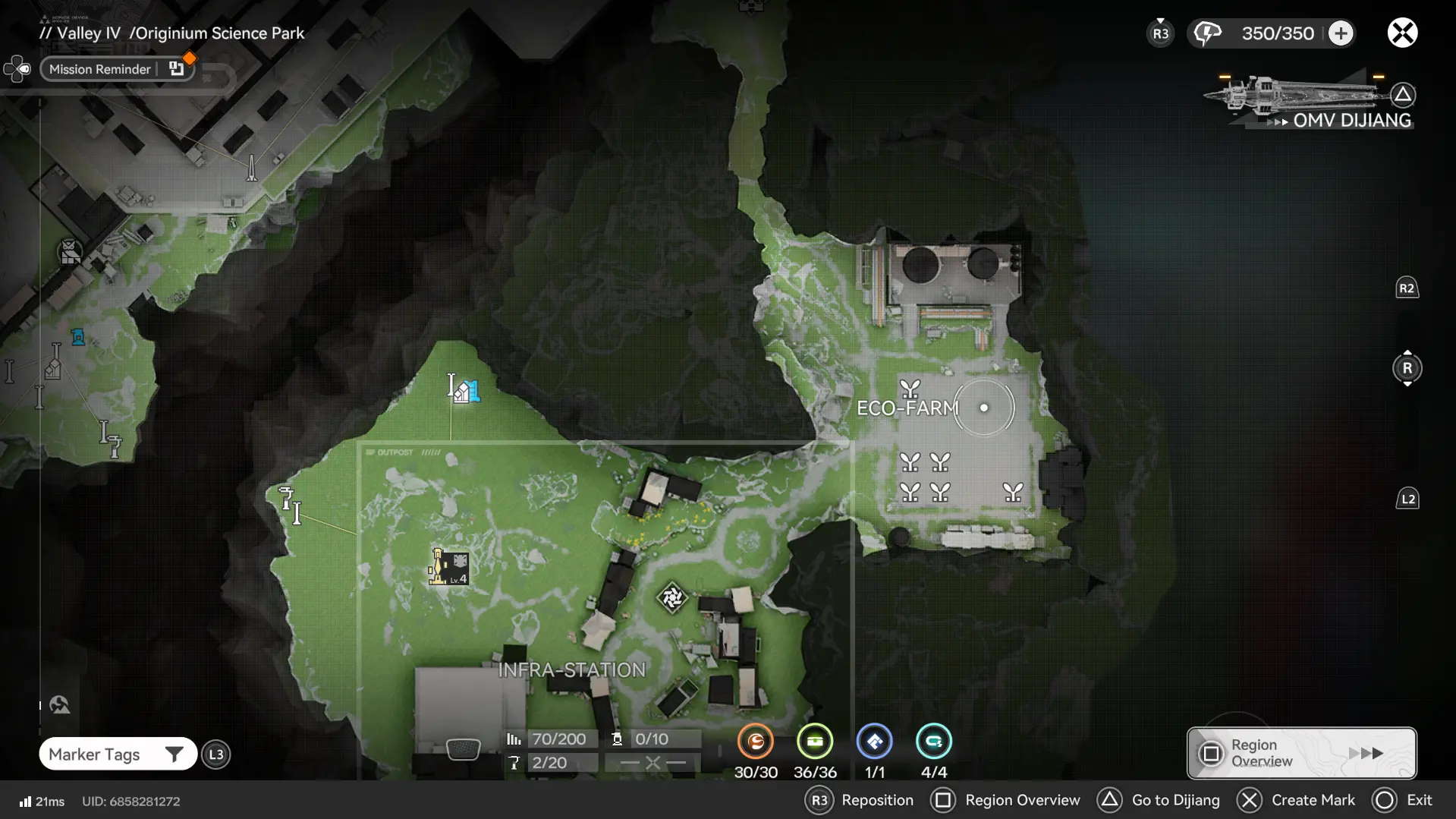Select the orange collectible counter icon showing 30/30
The width and height of the screenshot is (1456, 819).
point(756,742)
